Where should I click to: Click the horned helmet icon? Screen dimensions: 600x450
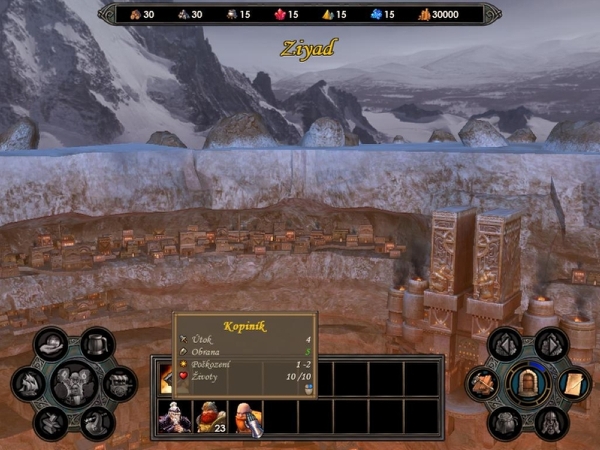pos(550,421)
